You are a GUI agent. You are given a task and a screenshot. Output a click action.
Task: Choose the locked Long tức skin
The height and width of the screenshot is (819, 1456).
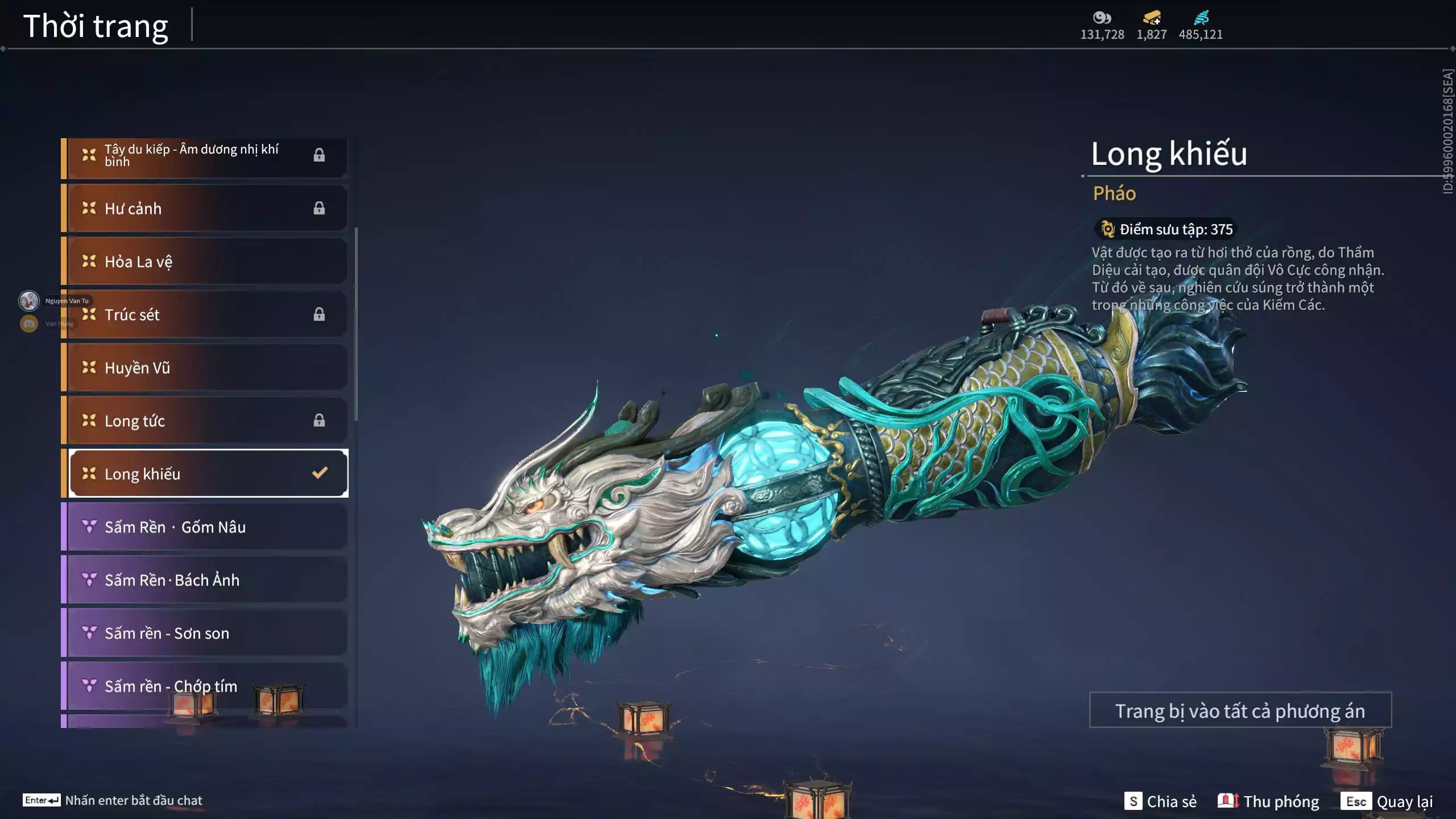[205, 421]
